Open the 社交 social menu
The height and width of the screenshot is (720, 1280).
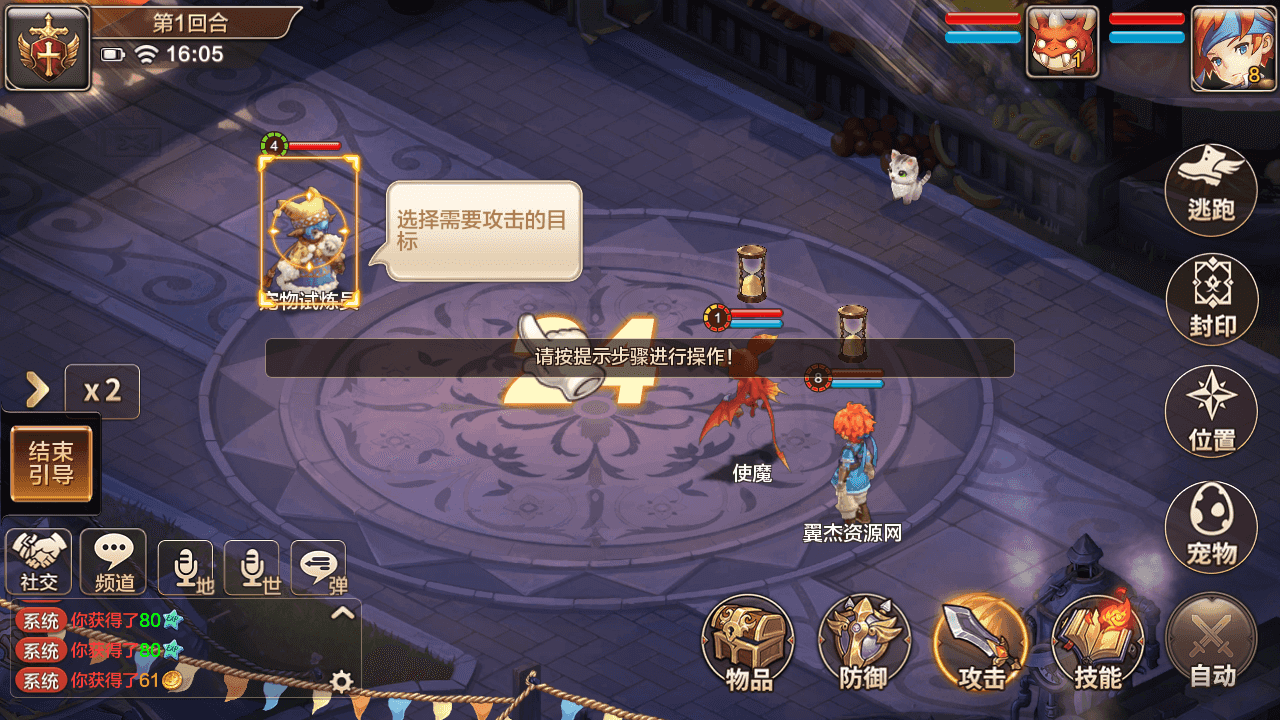39,561
